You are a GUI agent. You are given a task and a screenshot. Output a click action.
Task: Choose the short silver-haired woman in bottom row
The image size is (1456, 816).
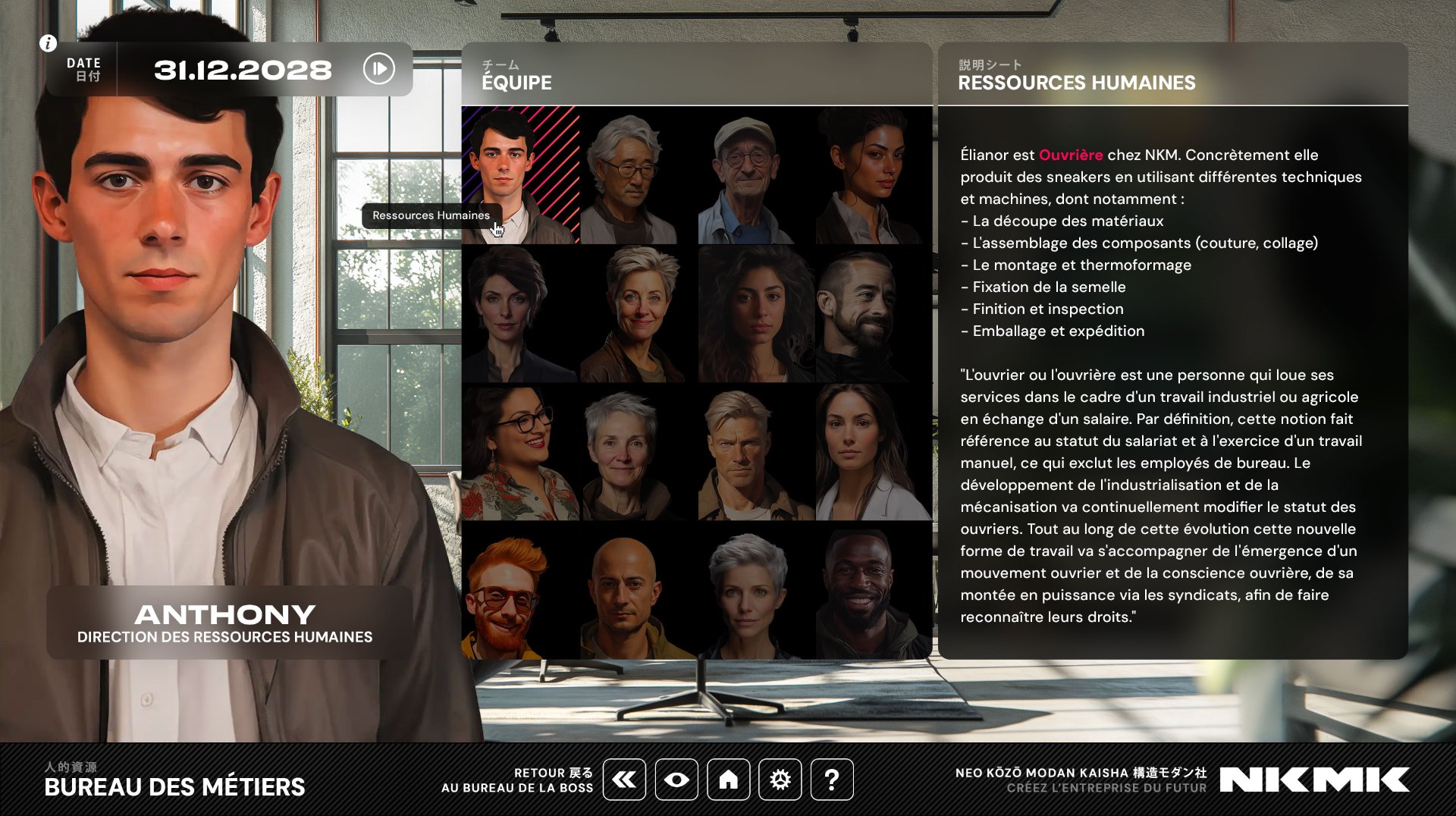(x=756, y=590)
